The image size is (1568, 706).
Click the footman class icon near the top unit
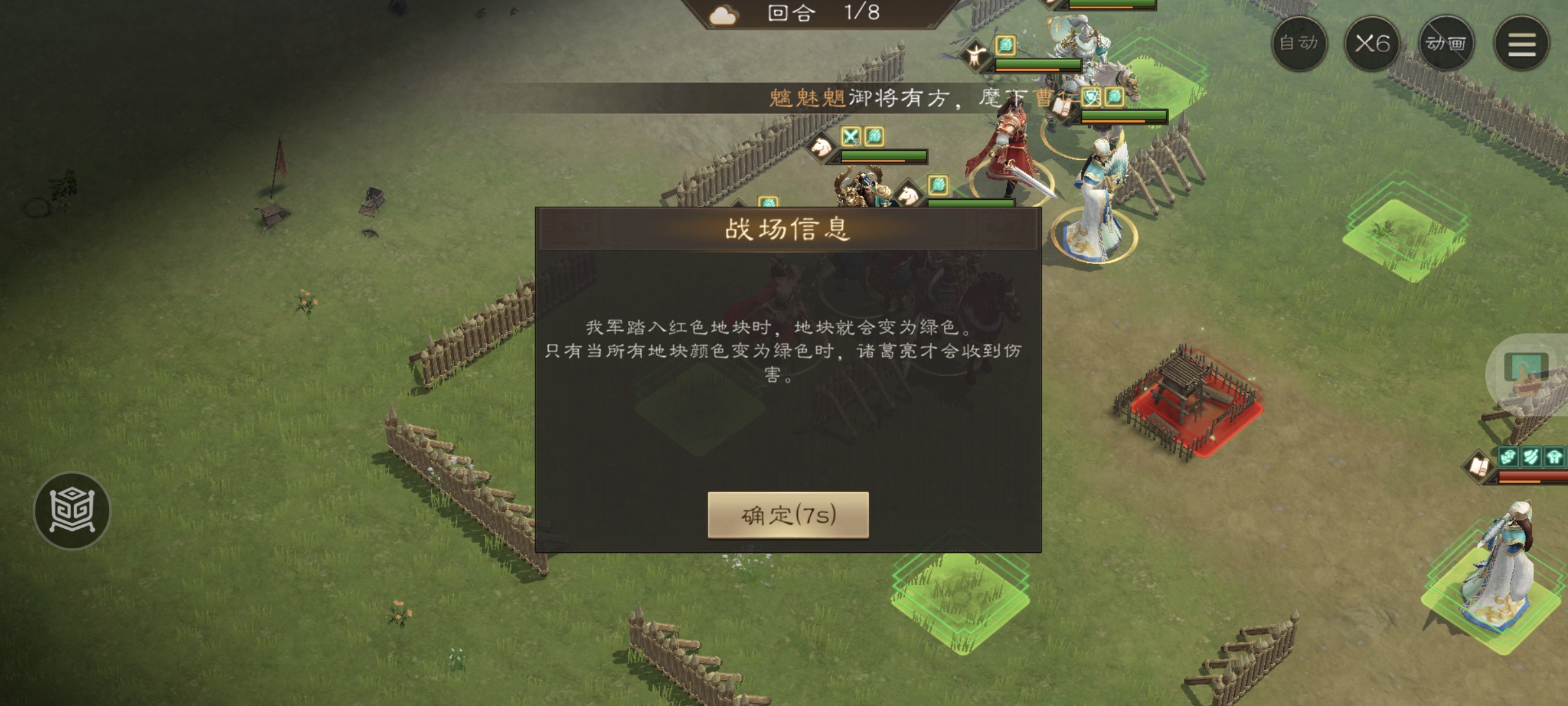pos(975,54)
